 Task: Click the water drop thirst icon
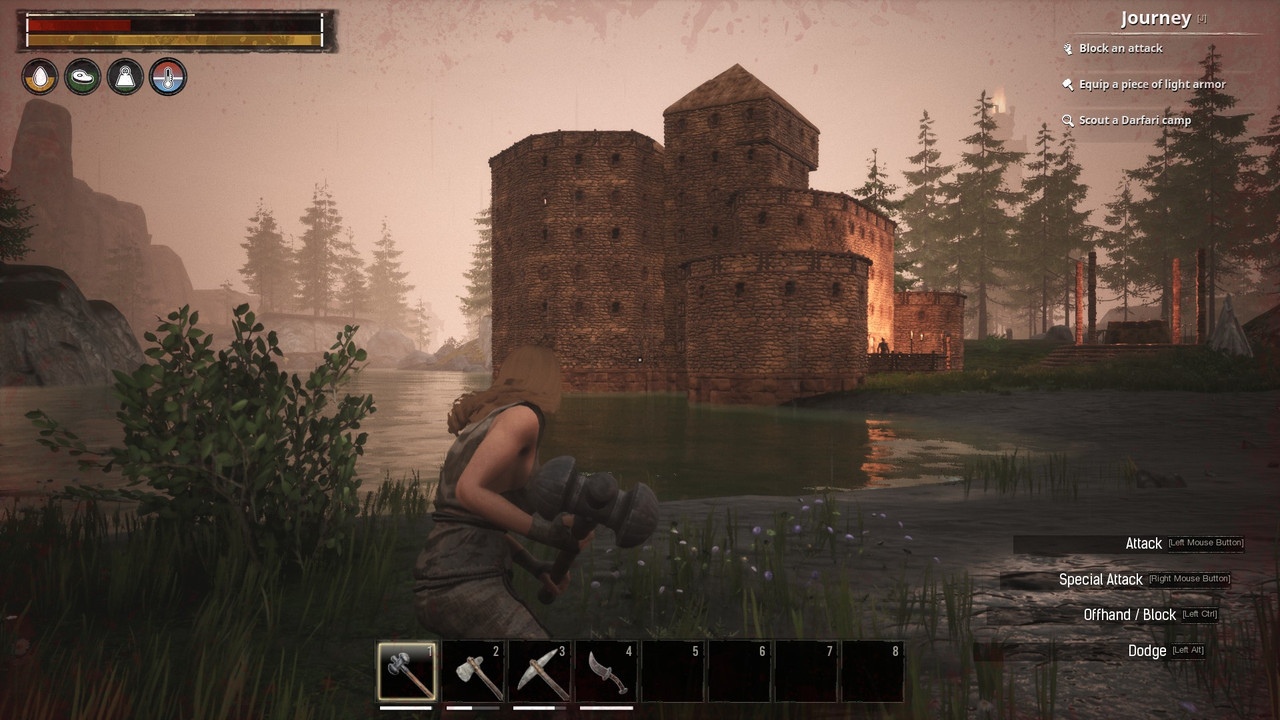40,77
